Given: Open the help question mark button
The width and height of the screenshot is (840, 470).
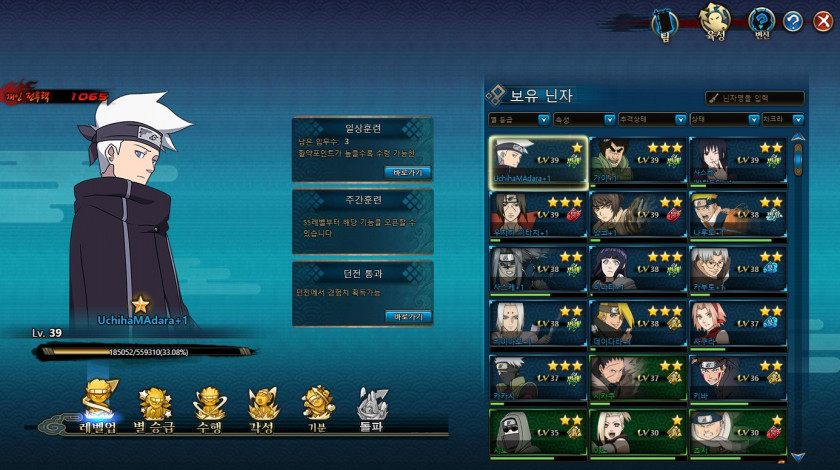Looking at the screenshot, I should click(792, 21).
